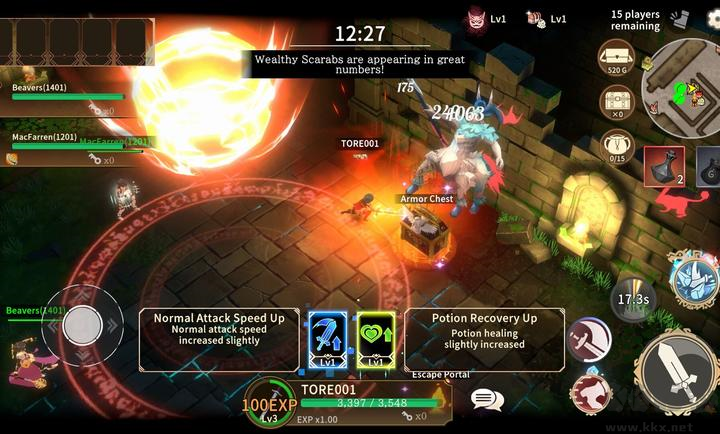Image resolution: width=720 pixels, height=434 pixels.
Task: Activate the sword slash skill
Action: [589, 339]
